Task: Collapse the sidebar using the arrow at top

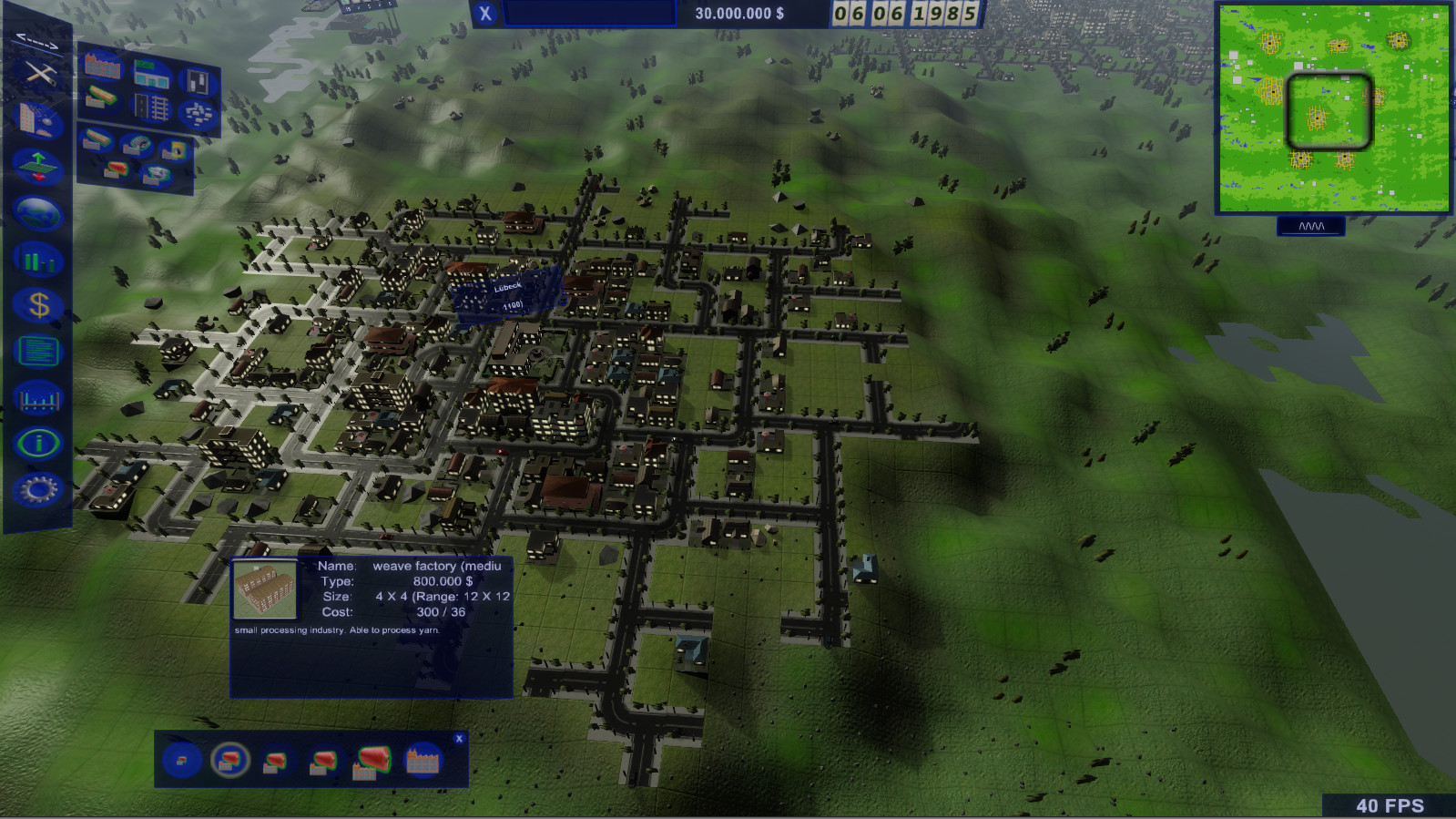Action: point(36,40)
